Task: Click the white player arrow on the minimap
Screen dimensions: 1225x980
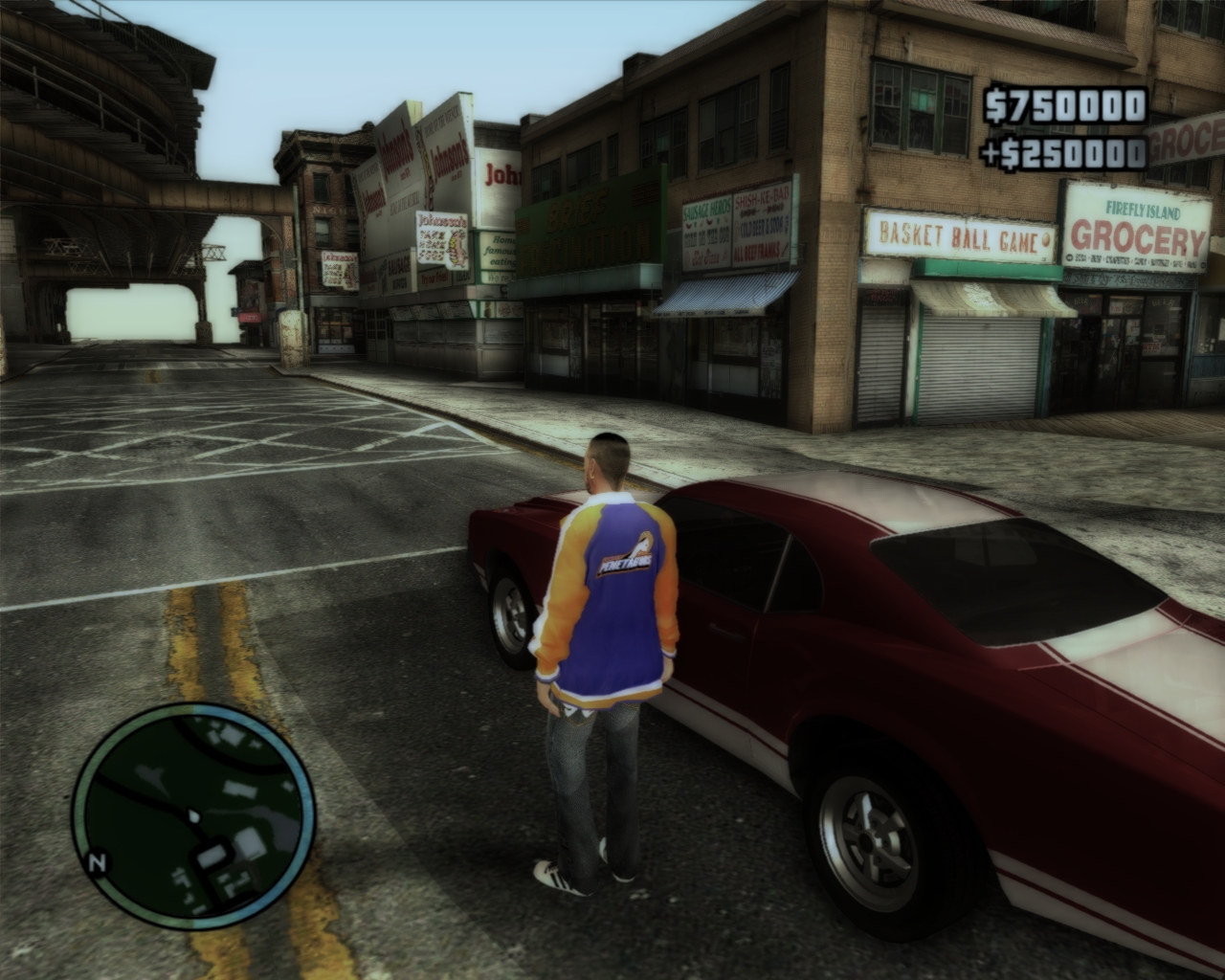Action: coord(194,816)
